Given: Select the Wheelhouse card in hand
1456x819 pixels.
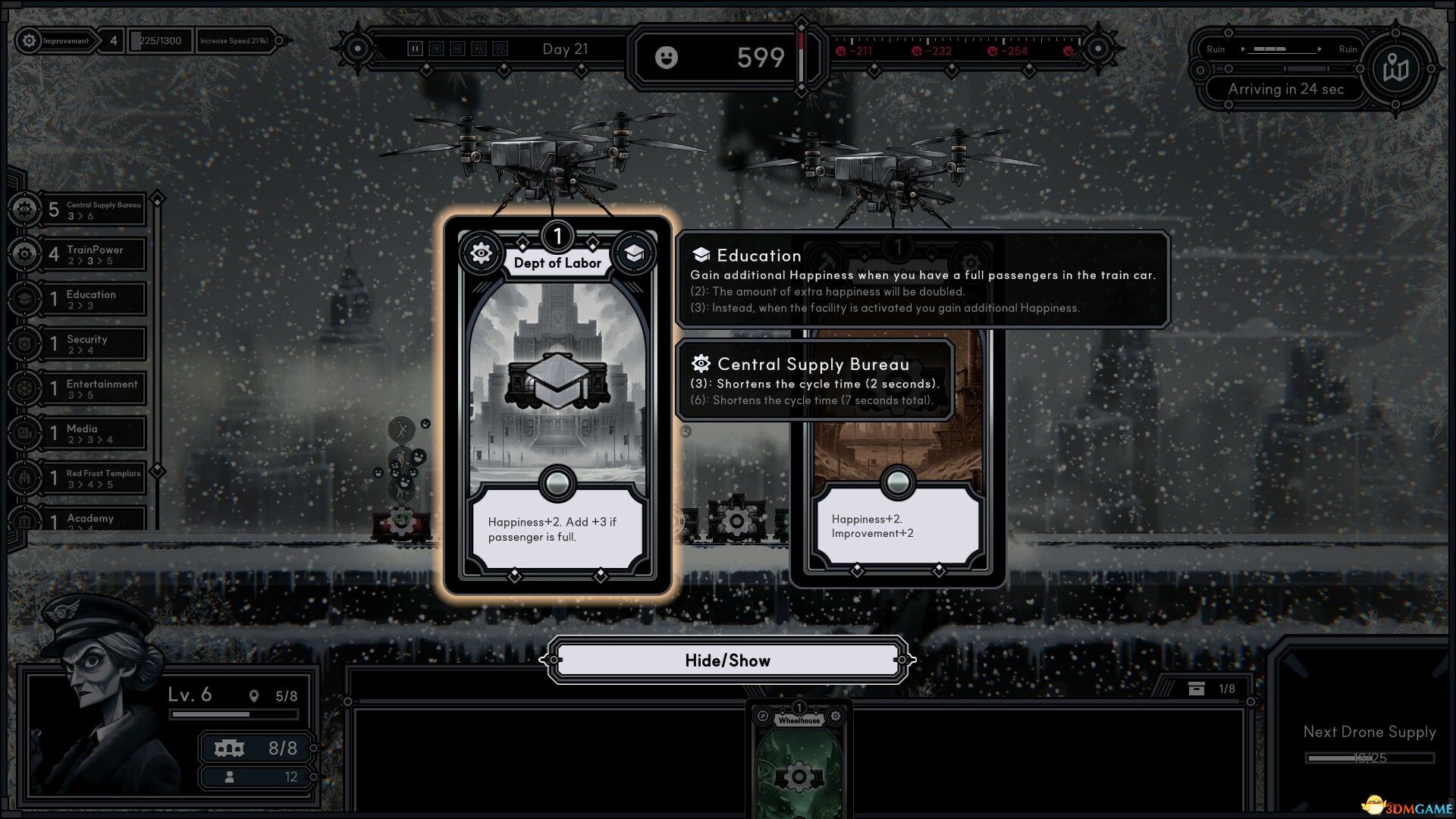Looking at the screenshot, I should [x=799, y=758].
